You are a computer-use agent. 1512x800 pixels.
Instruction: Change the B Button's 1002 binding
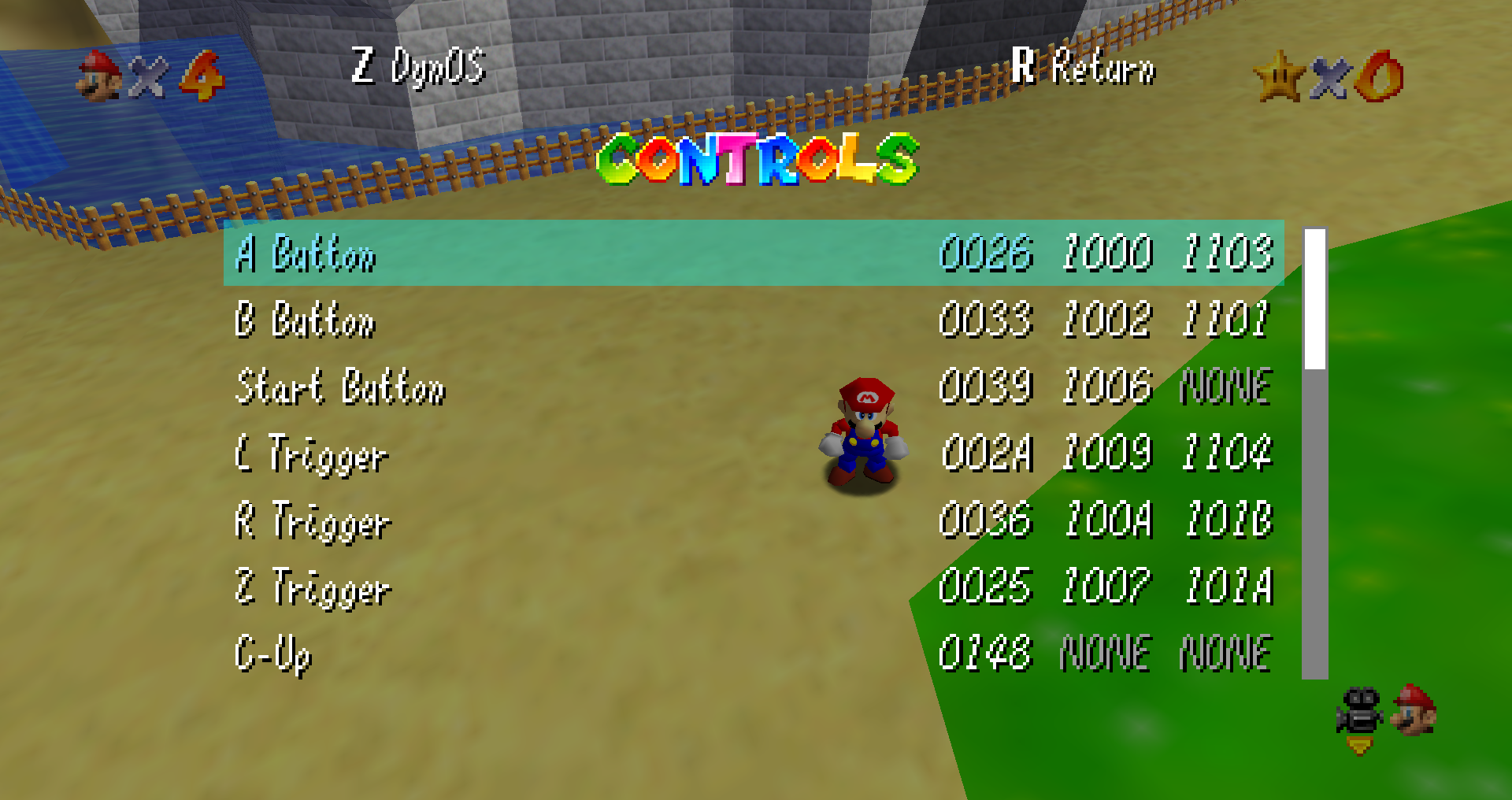pos(1106,320)
